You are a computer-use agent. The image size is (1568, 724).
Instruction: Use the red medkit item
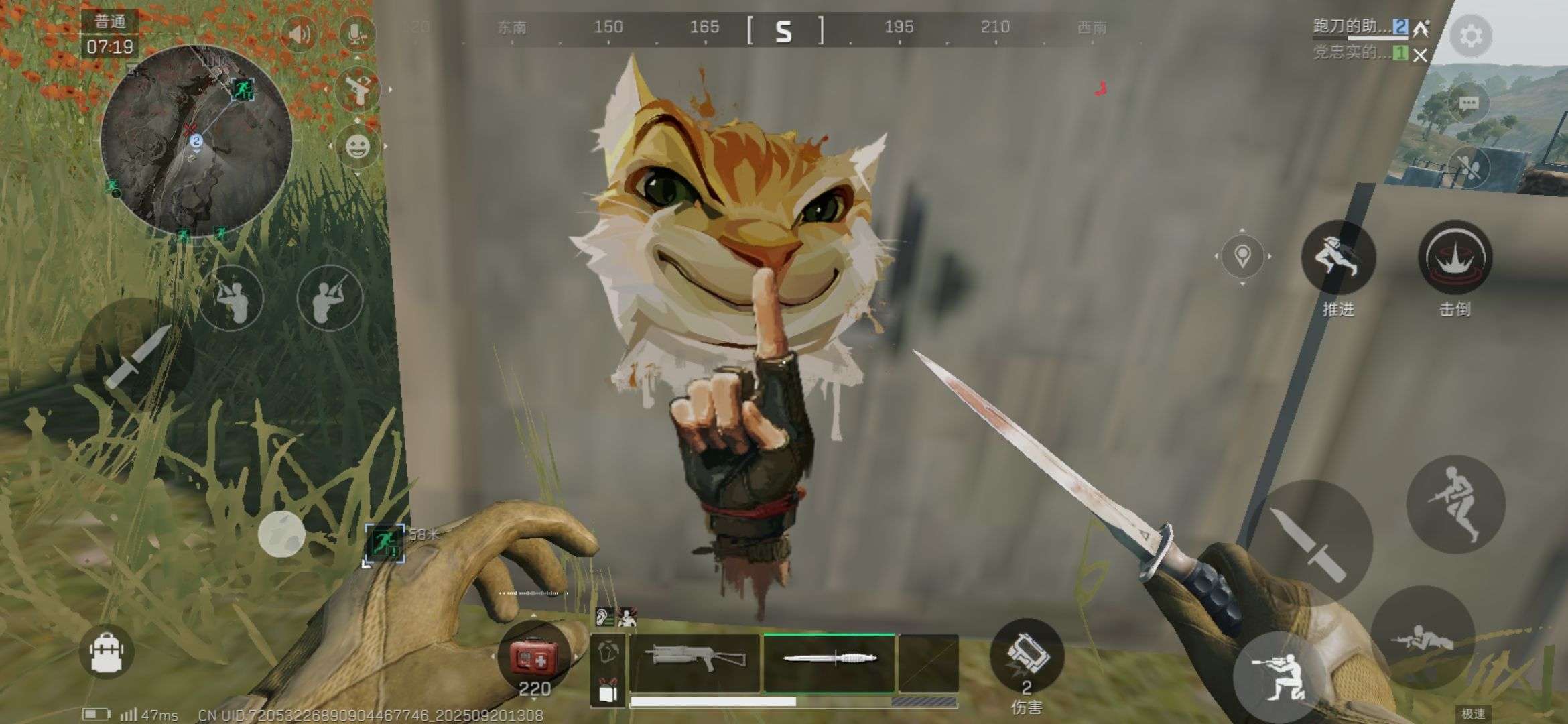533,658
